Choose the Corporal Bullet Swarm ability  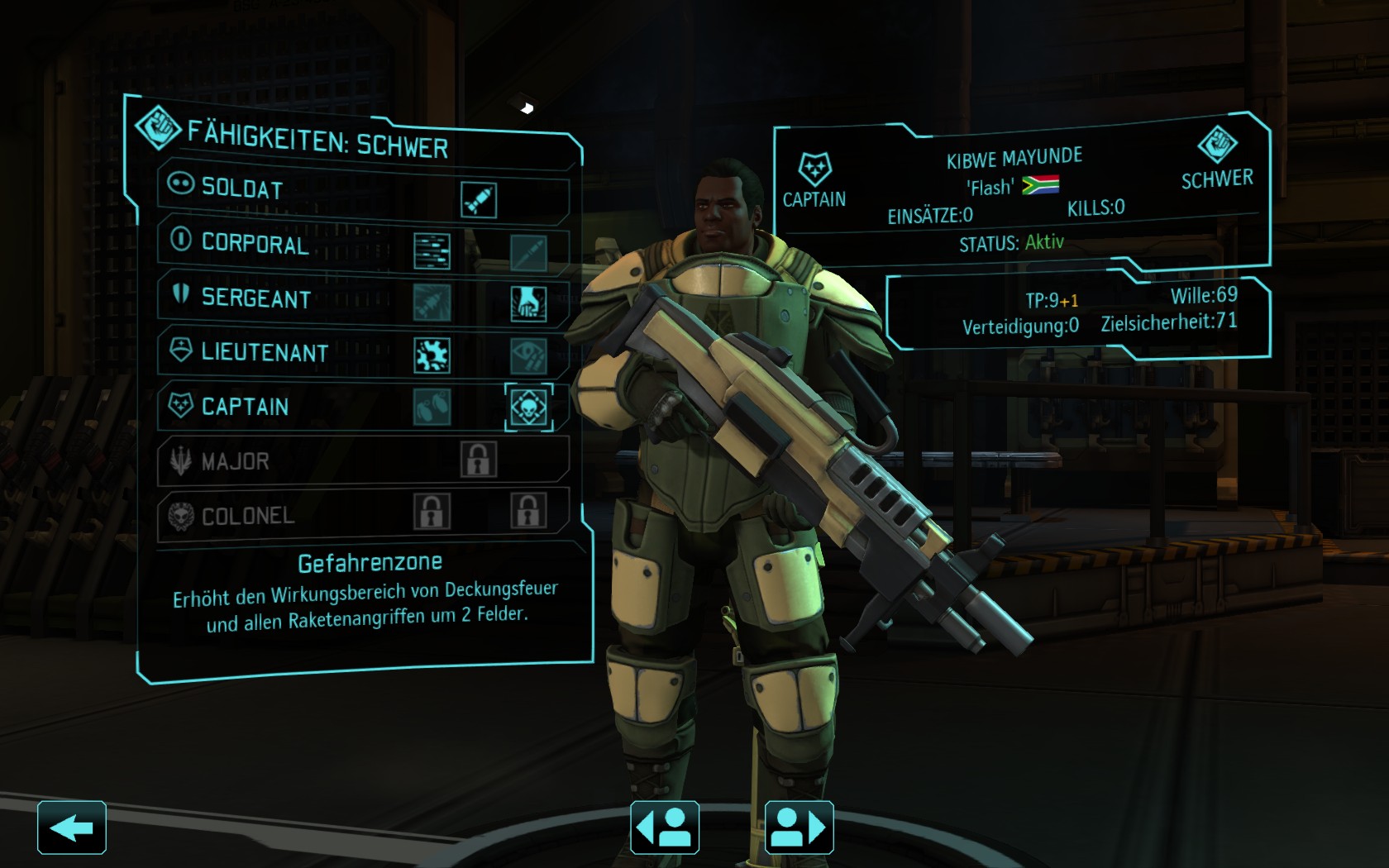coord(432,251)
